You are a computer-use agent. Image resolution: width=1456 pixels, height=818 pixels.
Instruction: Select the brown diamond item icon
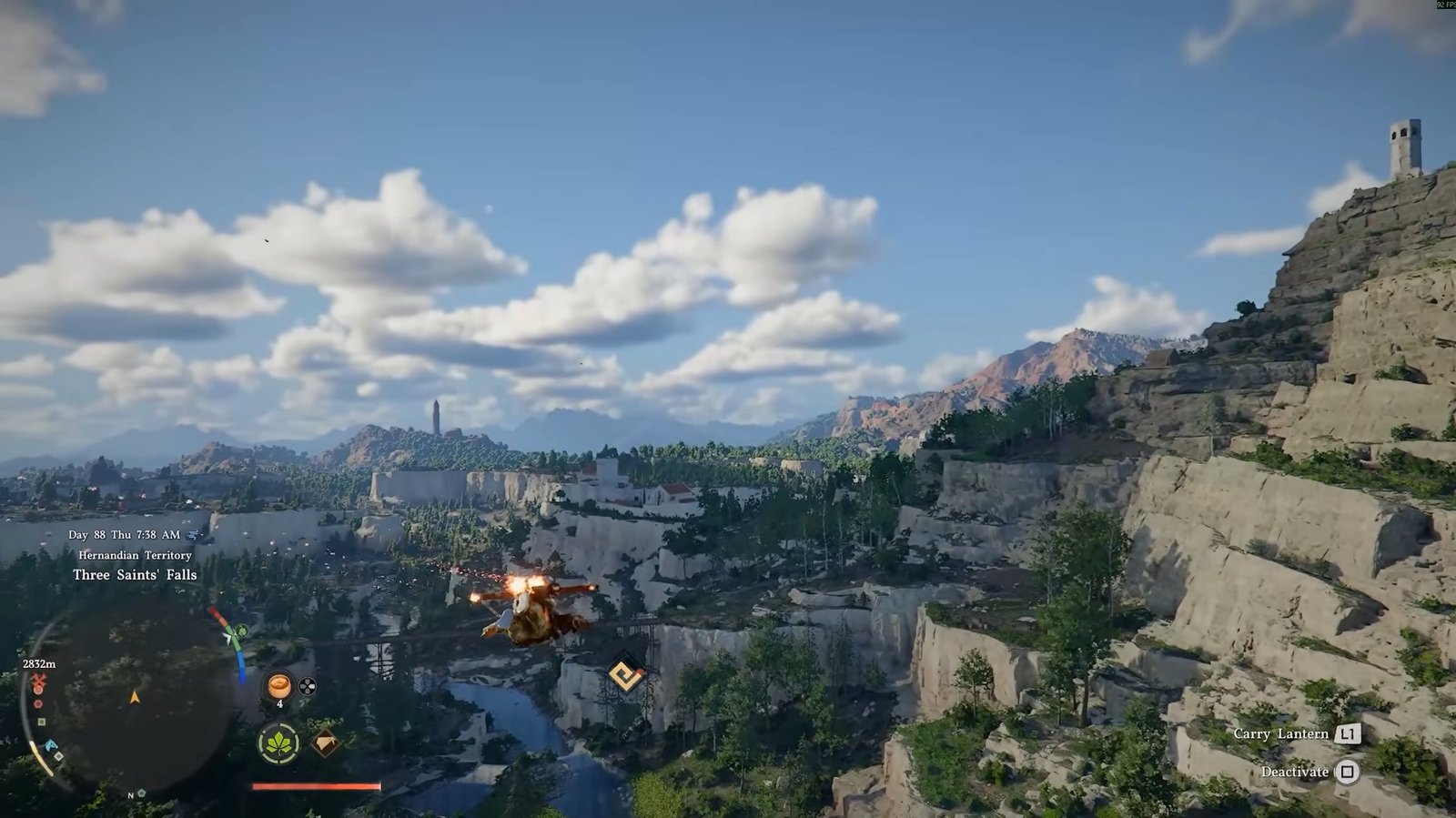(325, 744)
